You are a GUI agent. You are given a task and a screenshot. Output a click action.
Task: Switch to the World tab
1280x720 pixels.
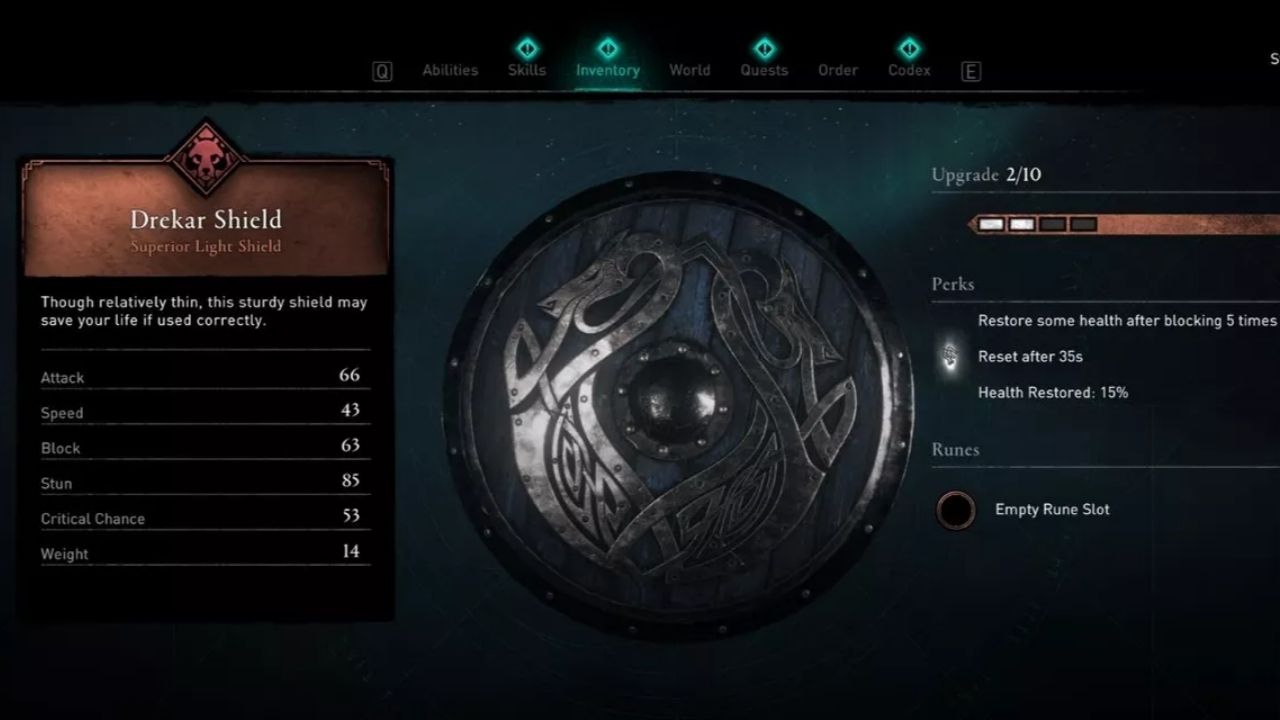(689, 70)
